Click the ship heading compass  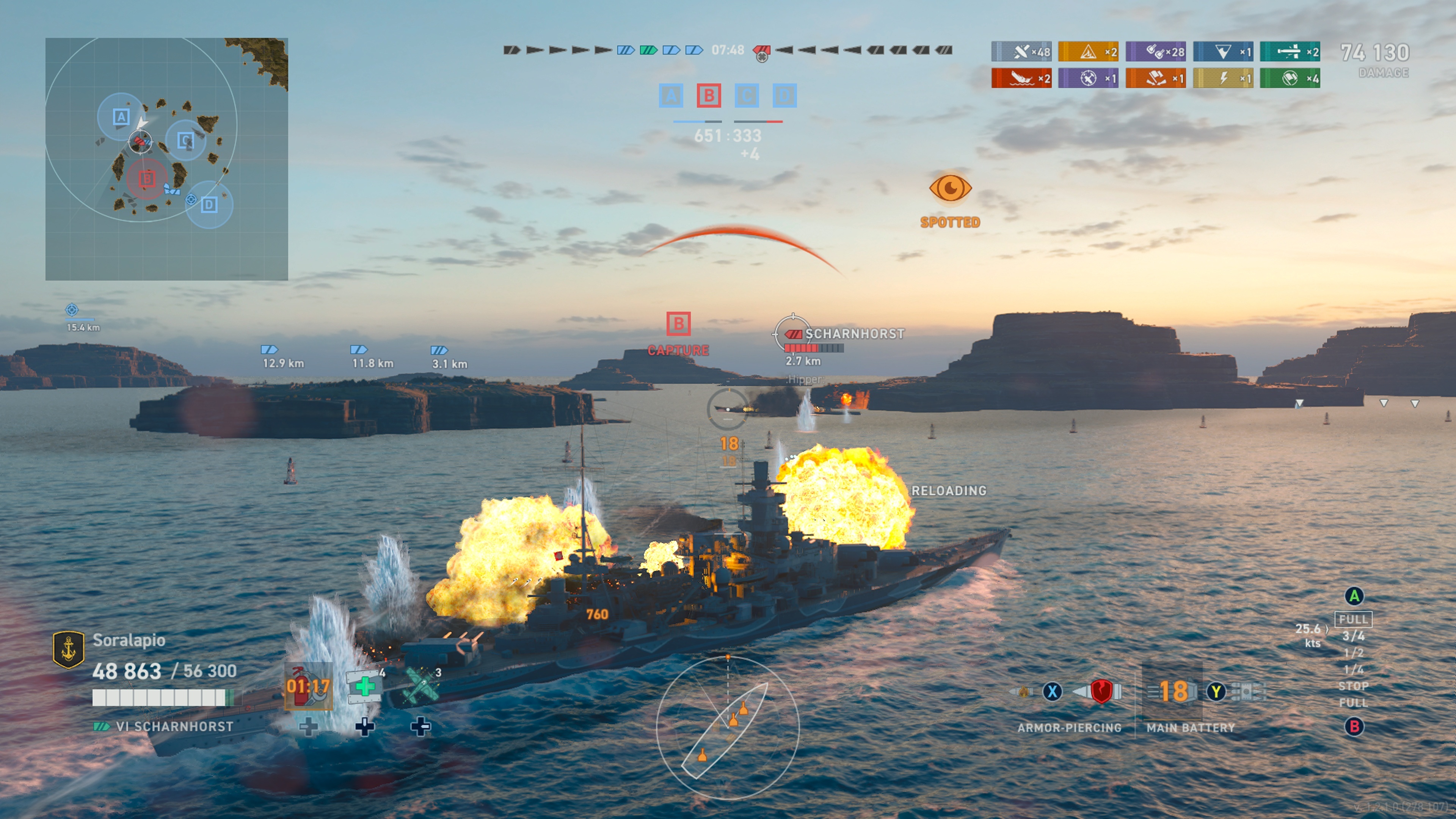point(728,728)
